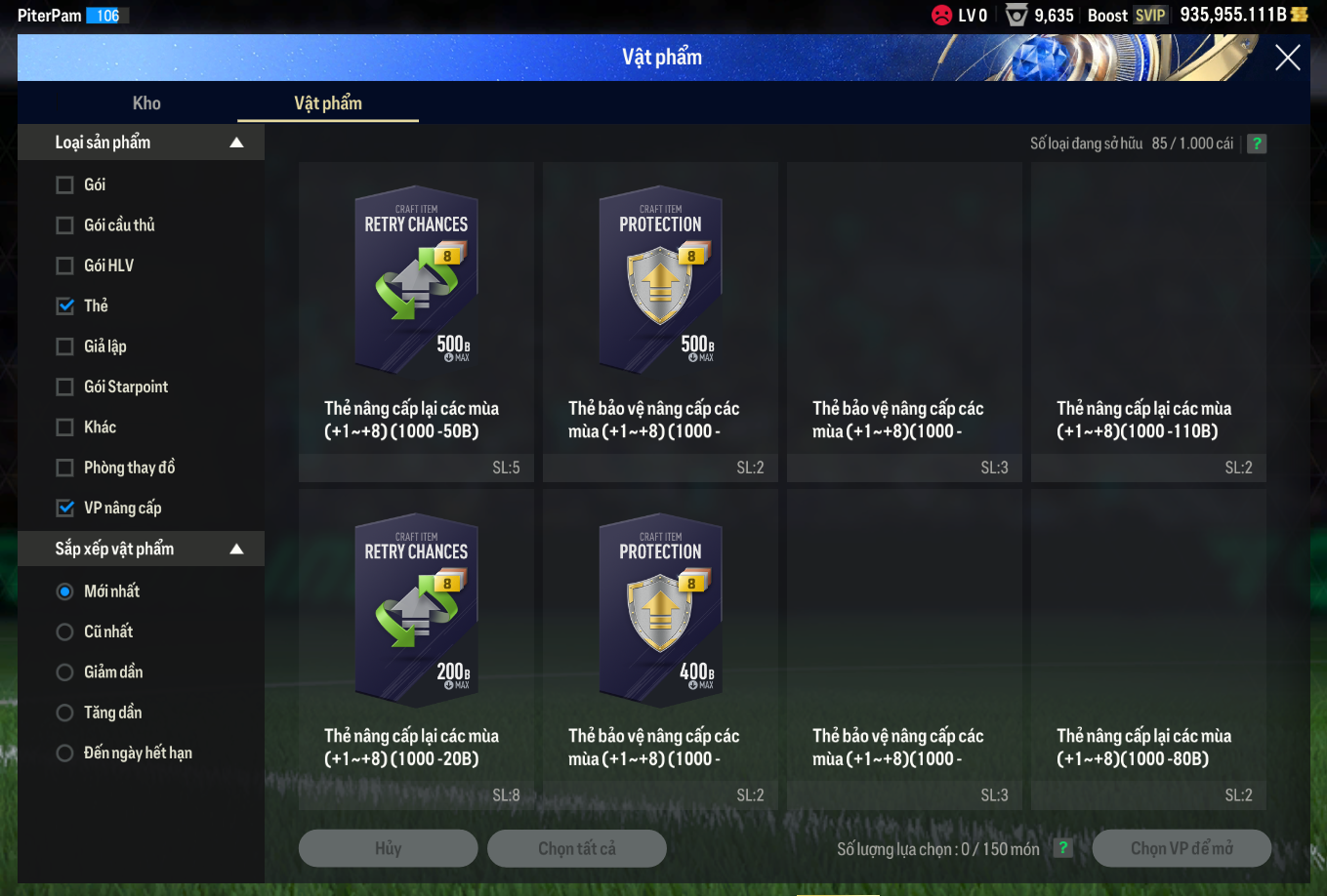Collapse the Loại sản phẩm section
Viewport: 1327px width, 896px height.
point(236,143)
